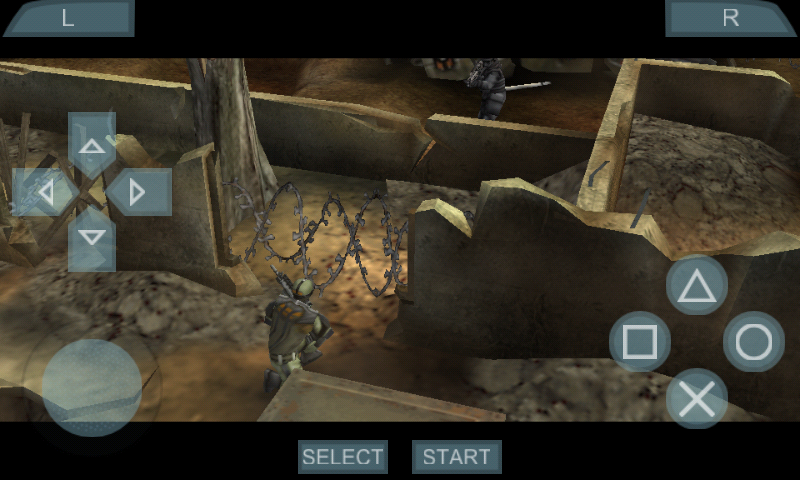The width and height of the screenshot is (800, 480).
Task: Touch the analog stick pad
Action: (92, 387)
